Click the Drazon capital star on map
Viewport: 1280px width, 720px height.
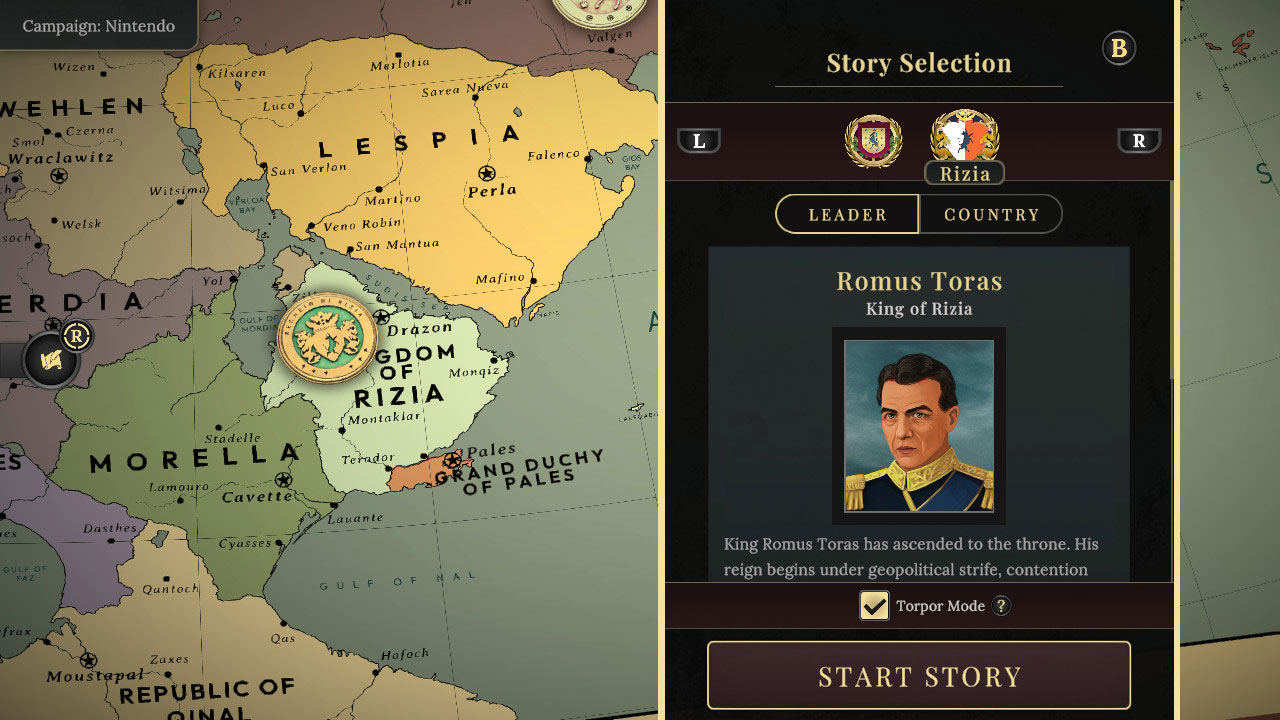pyautogui.click(x=381, y=314)
